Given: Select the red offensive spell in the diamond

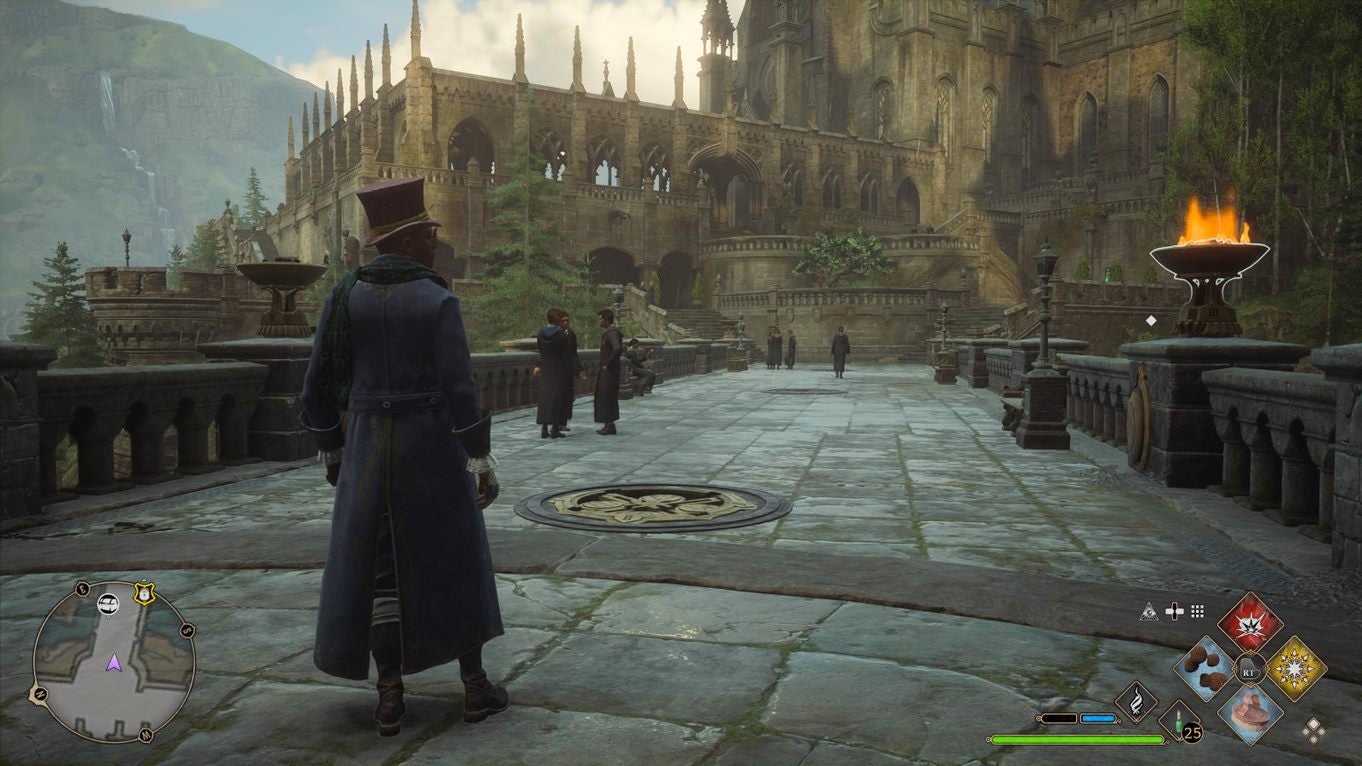Looking at the screenshot, I should point(1250,625).
